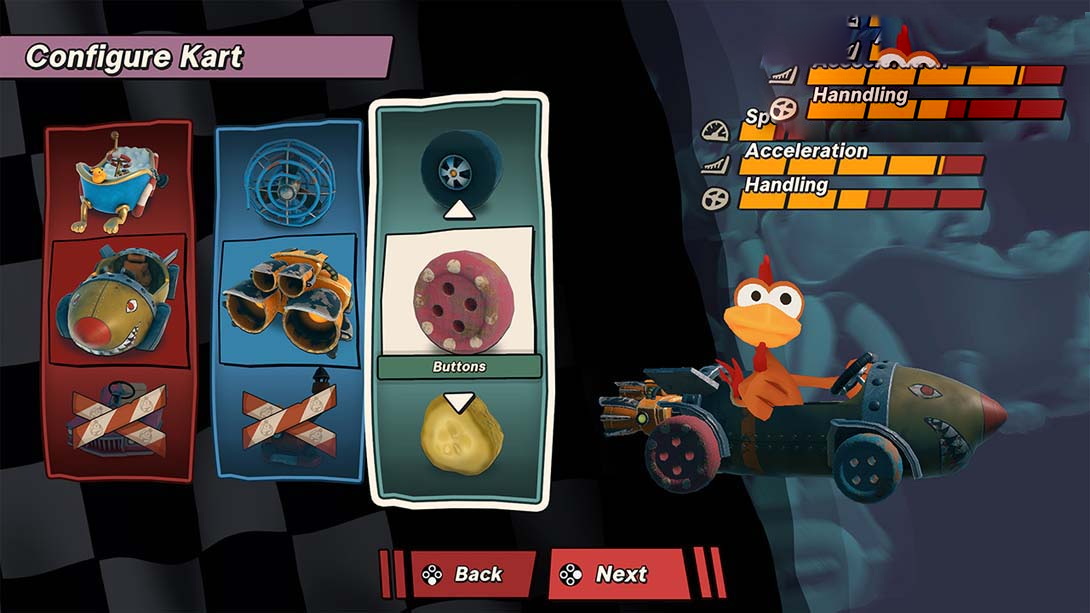This screenshot has width=1090, height=613.
Task: Select the Buttons wheel option
Action: click(459, 294)
